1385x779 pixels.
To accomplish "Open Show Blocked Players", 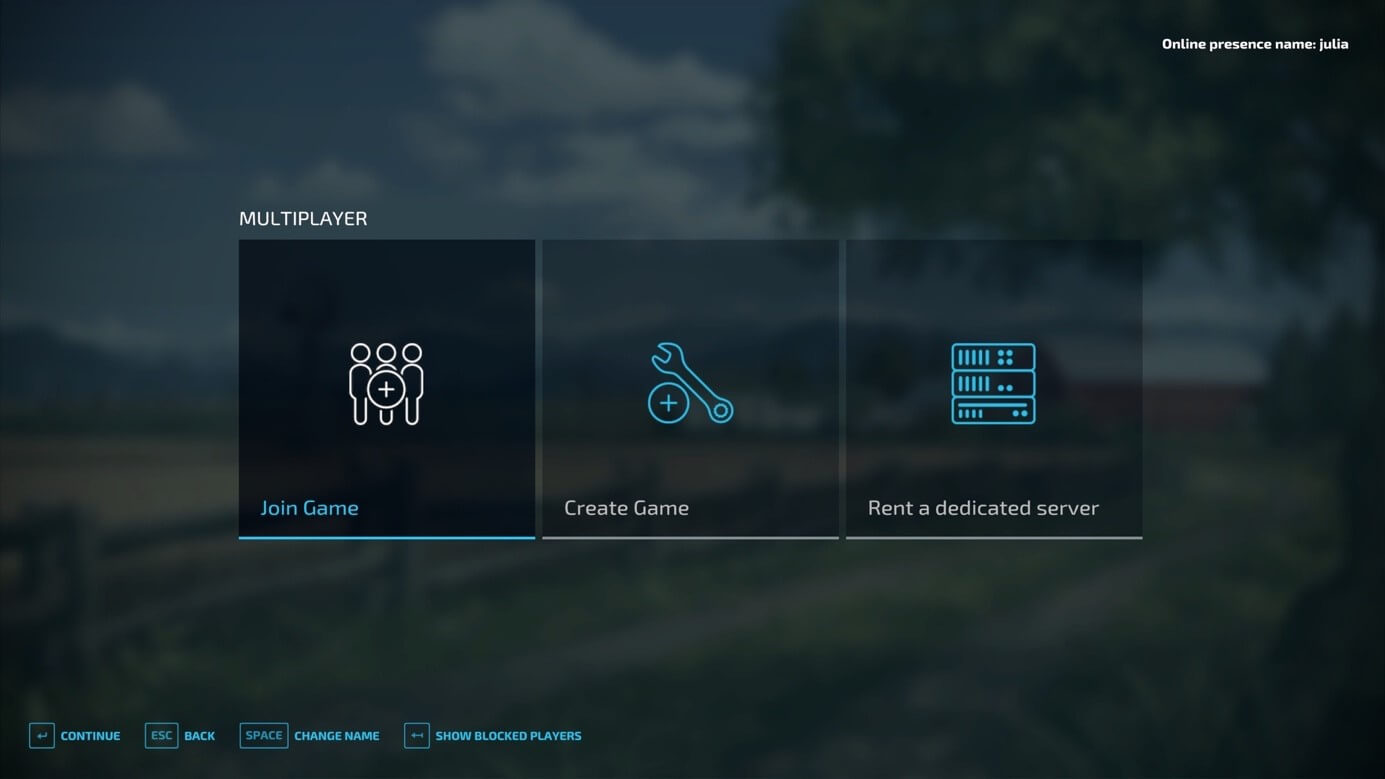I will pos(507,736).
